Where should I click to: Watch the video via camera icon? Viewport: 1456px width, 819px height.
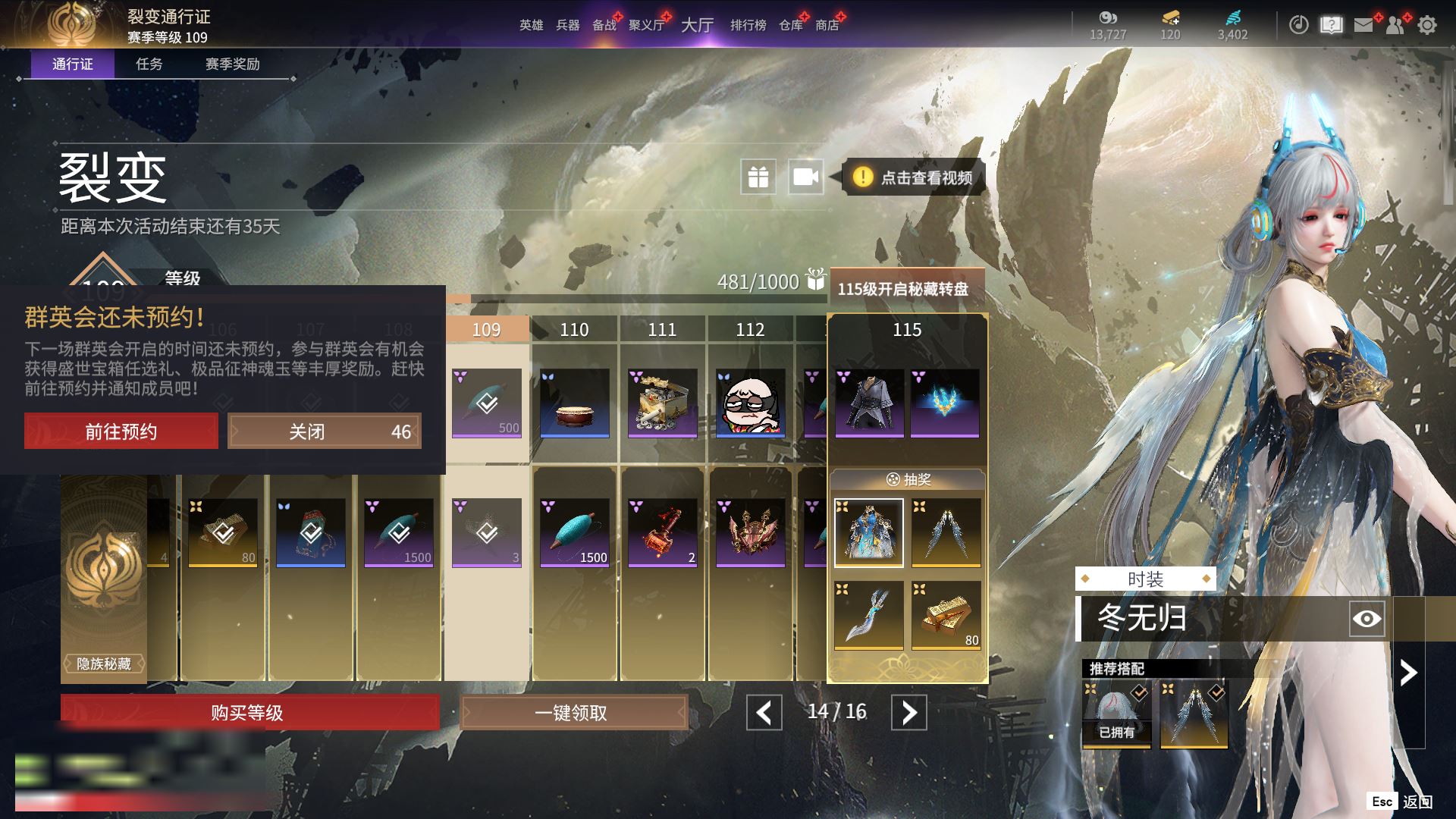pos(805,177)
